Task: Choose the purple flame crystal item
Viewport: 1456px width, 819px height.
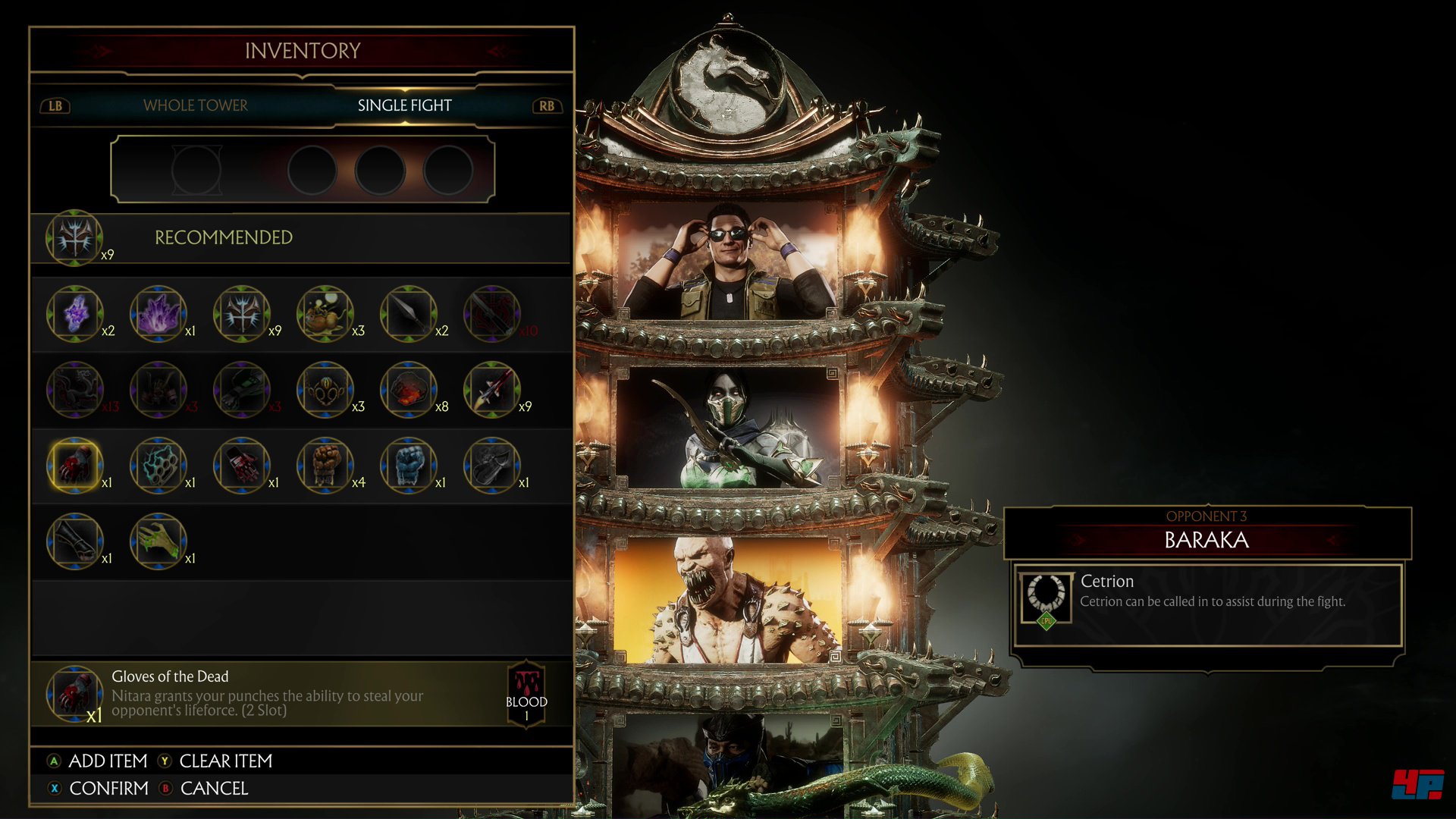Action: click(158, 313)
